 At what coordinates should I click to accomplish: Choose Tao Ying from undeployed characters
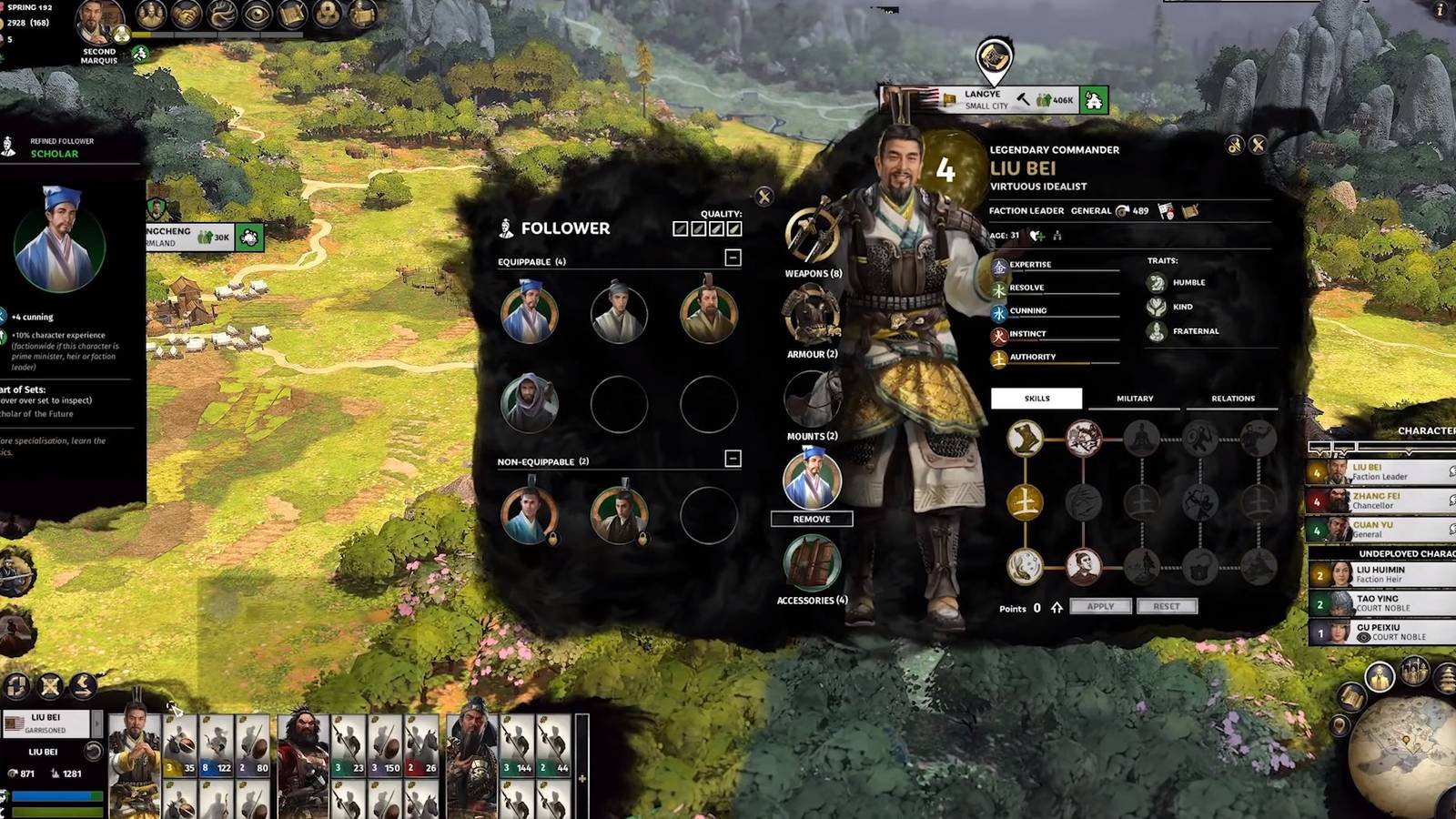click(1381, 603)
